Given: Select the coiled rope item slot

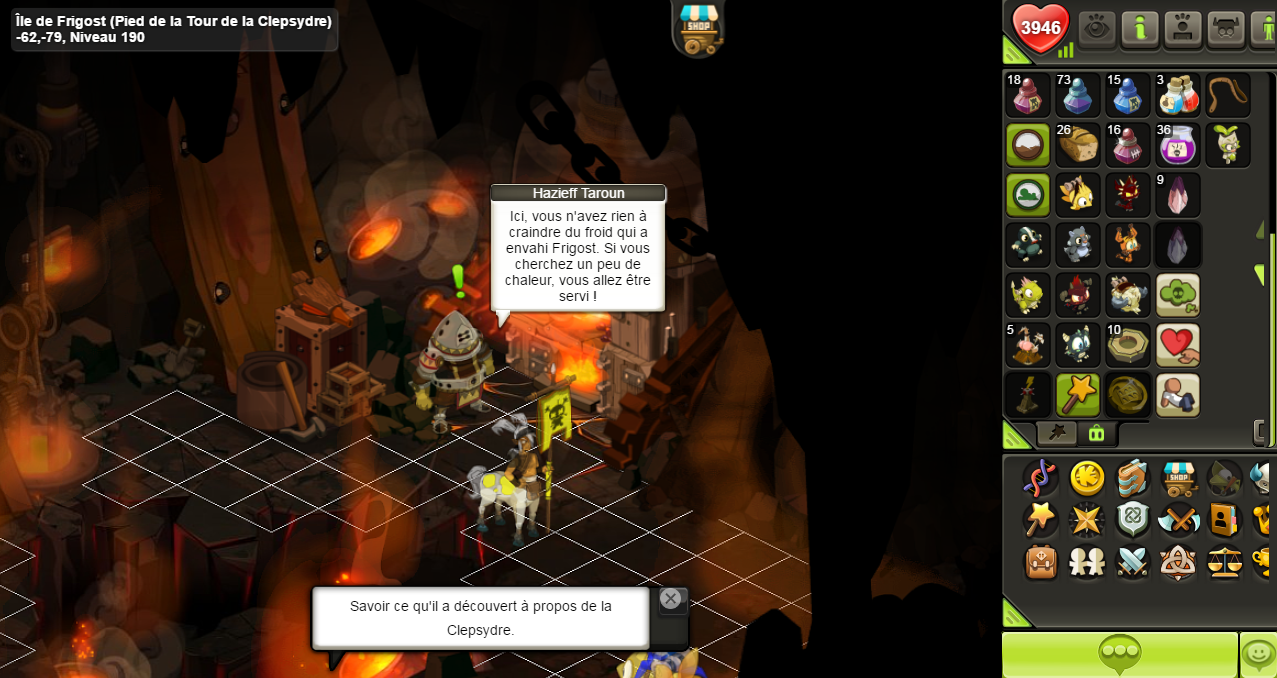Looking at the screenshot, I should [1228, 95].
